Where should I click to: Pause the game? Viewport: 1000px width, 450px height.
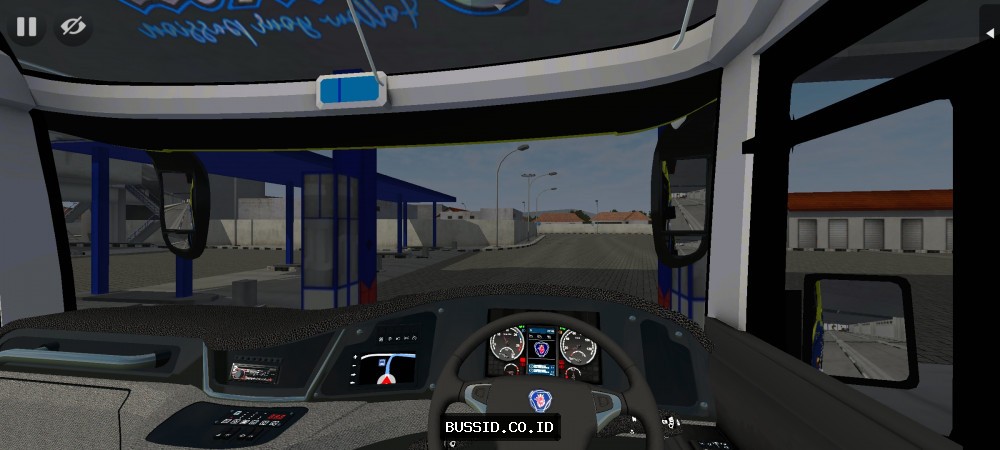(x=26, y=27)
